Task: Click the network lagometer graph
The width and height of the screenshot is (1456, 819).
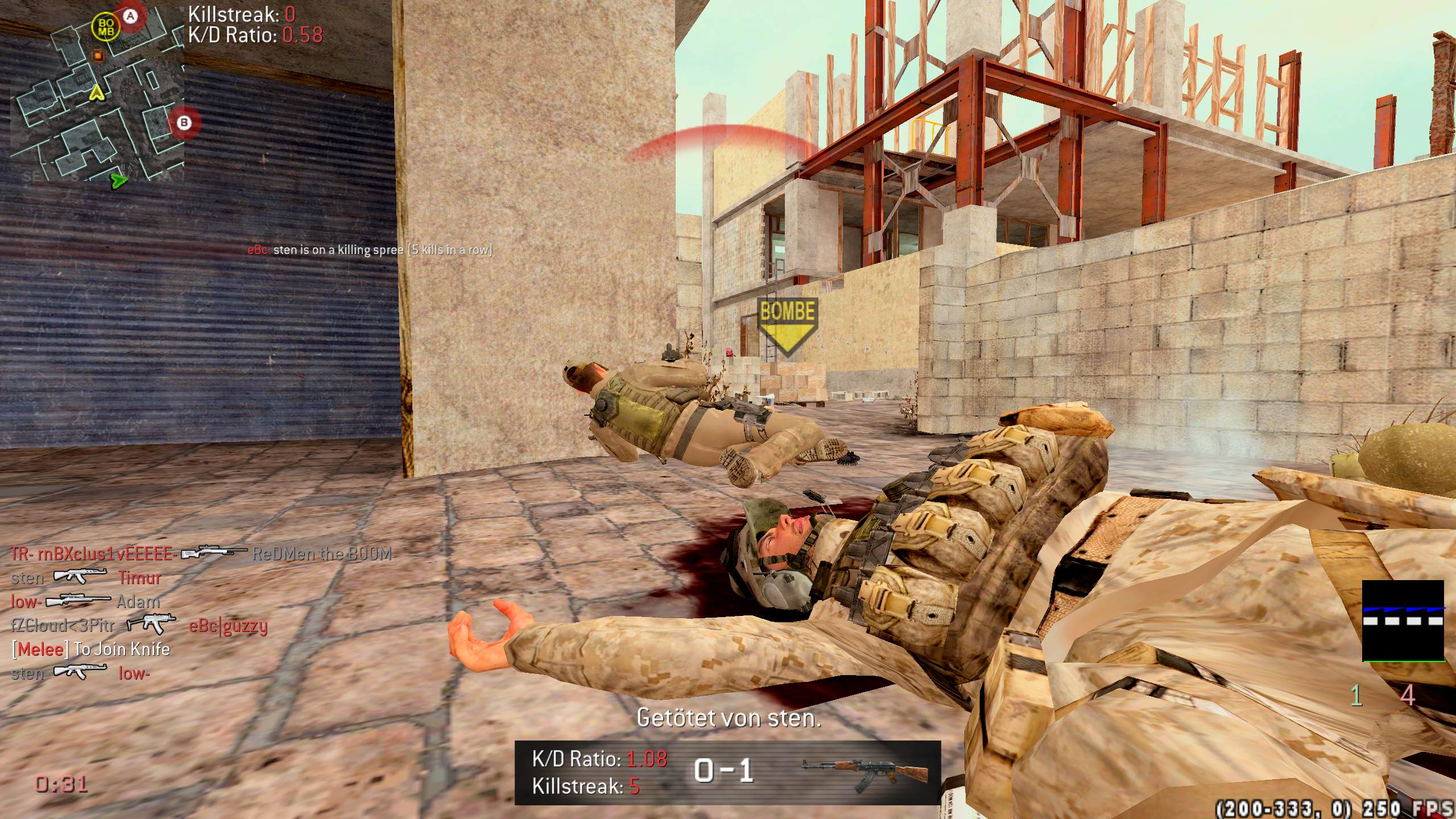Action: pyautogui.click(x=1403, y=621)
